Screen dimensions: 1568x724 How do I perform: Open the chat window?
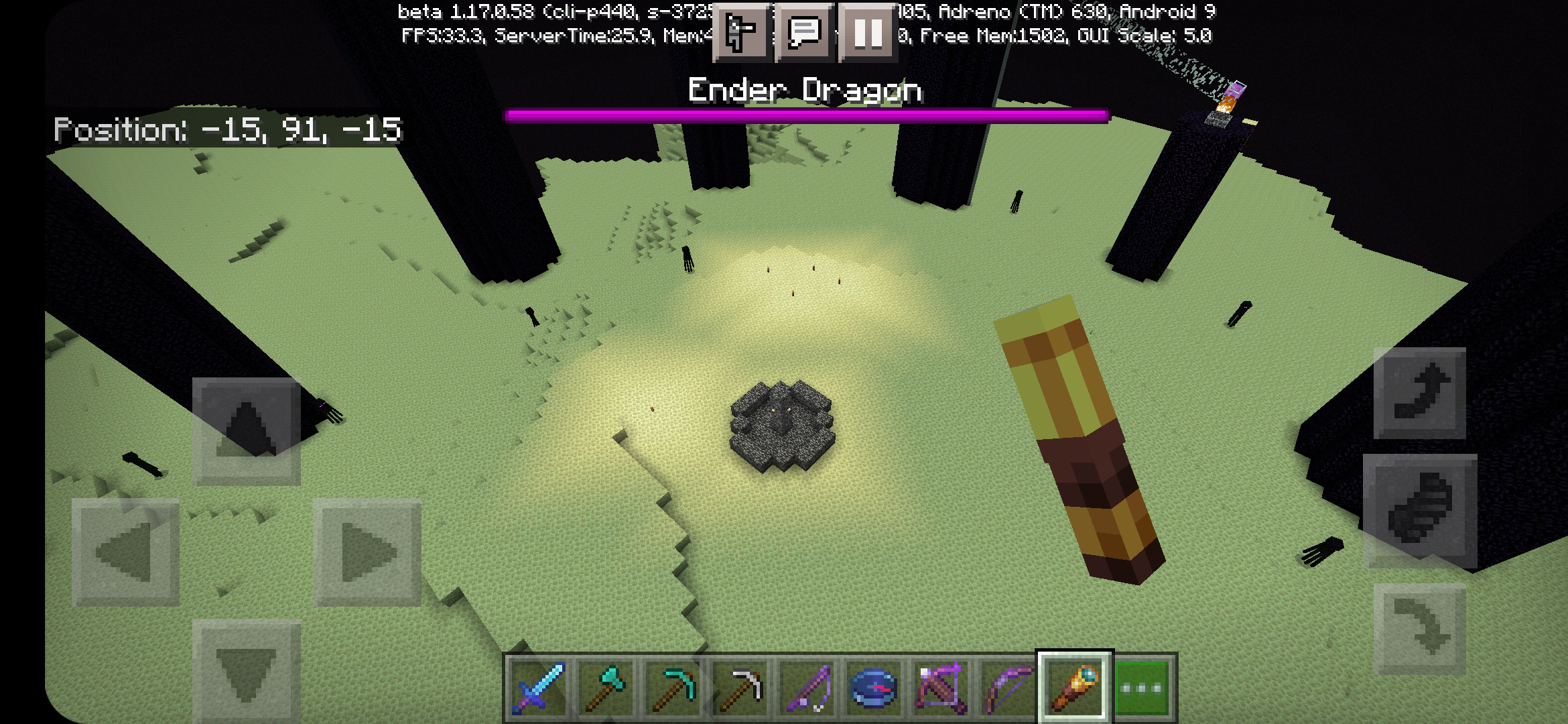tap(804, 32)
